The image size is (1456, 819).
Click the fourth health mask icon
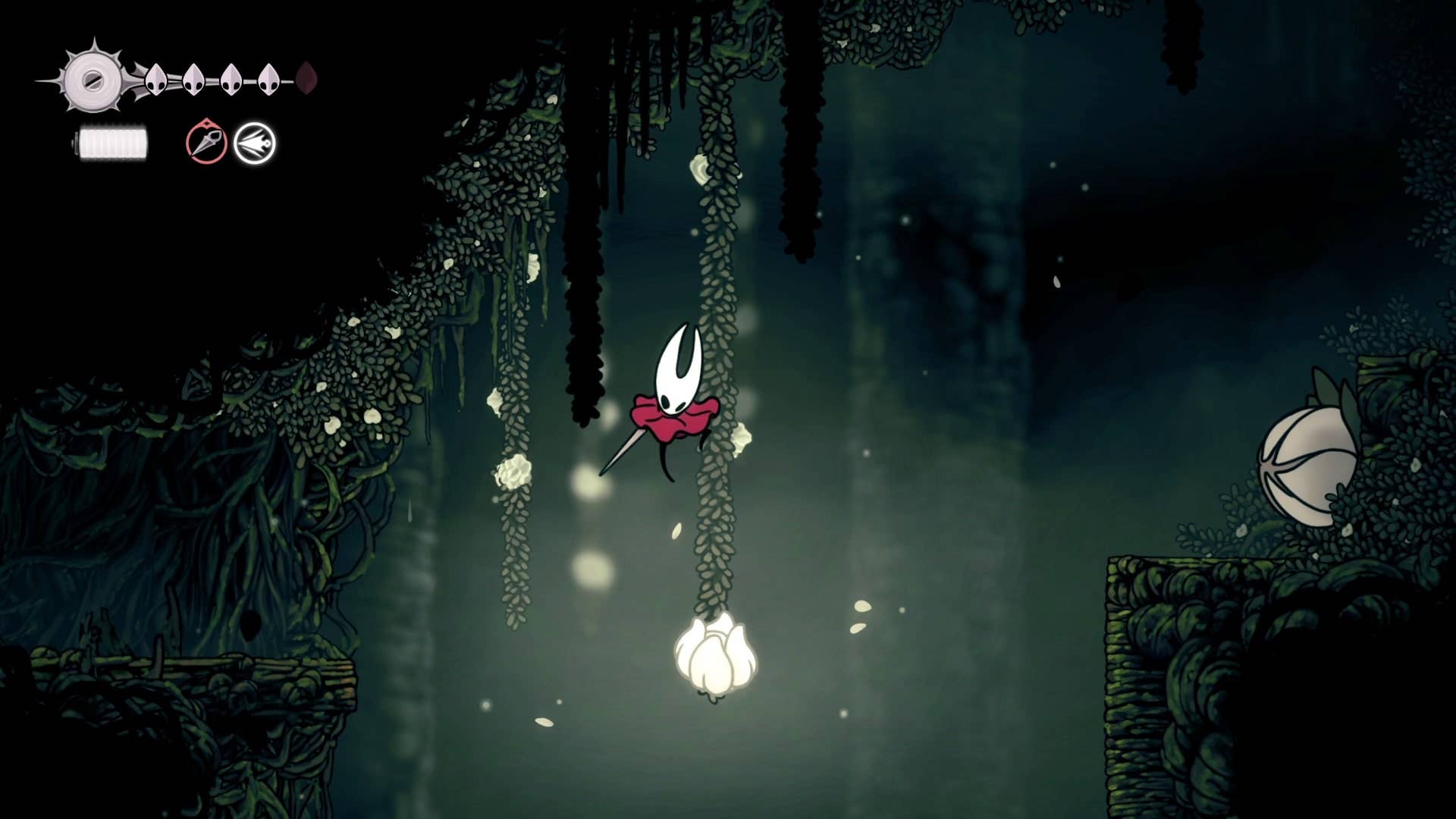267,80
